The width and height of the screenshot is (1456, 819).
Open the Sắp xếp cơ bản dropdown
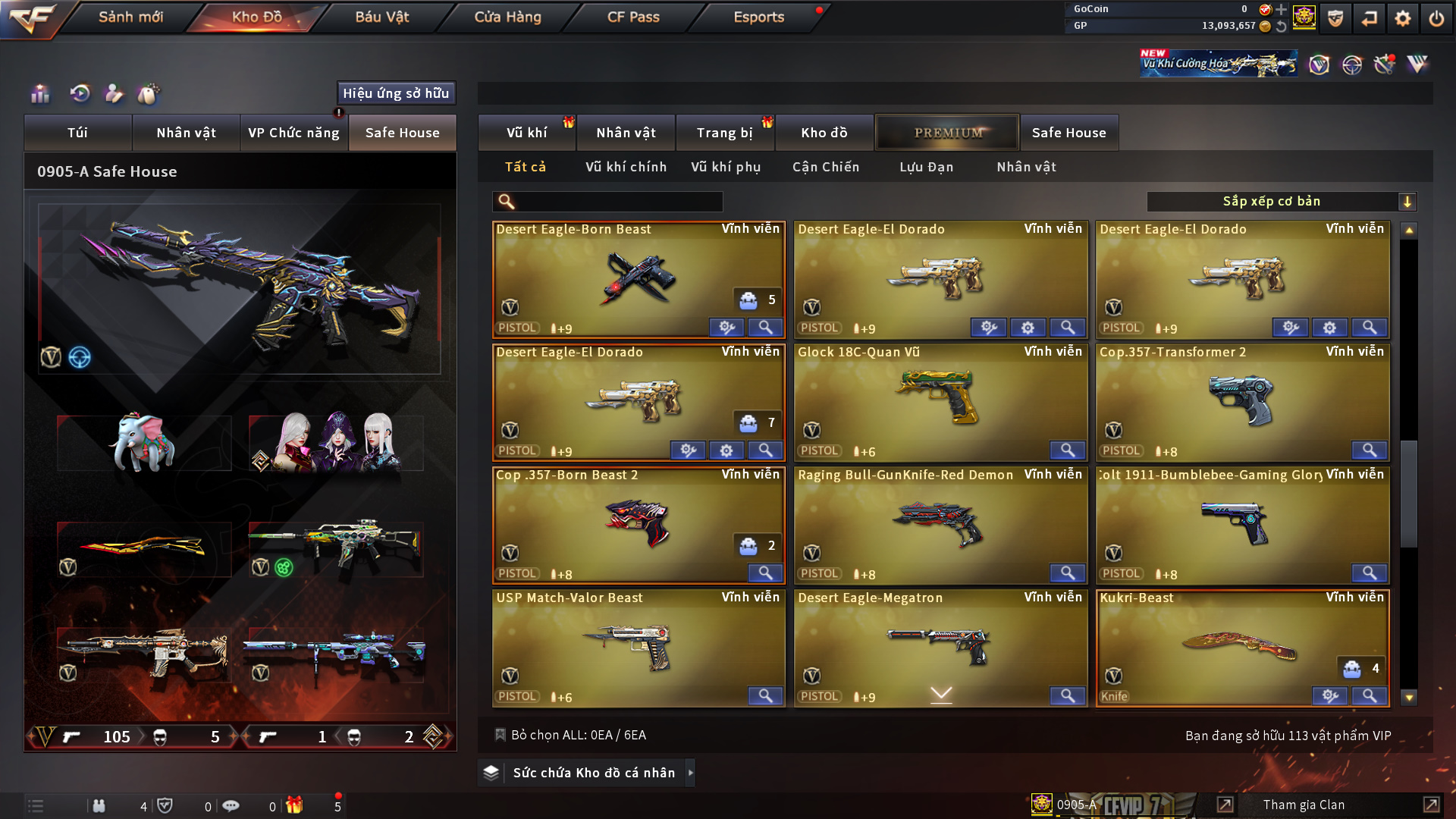tap(1281, 202)
